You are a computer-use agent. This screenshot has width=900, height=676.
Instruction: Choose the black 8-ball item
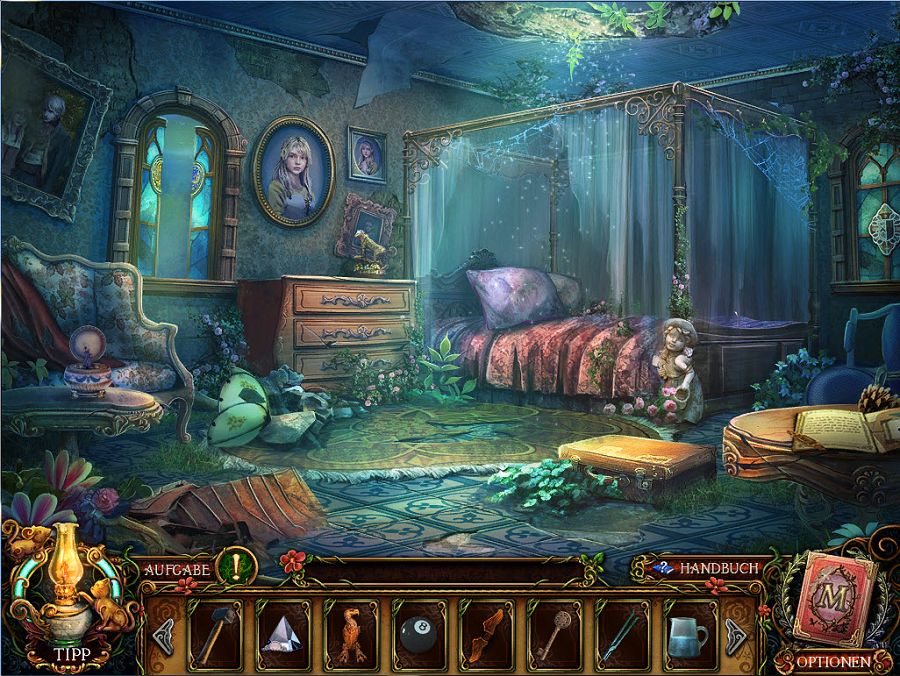420,634
